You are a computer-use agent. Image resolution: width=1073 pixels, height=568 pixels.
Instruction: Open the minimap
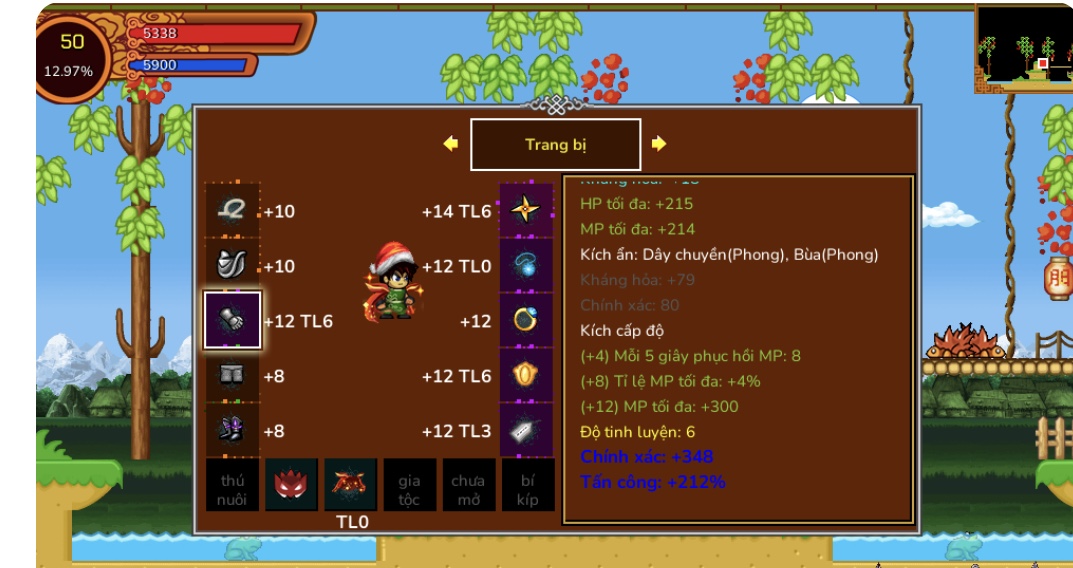(x=1023, y=48)
